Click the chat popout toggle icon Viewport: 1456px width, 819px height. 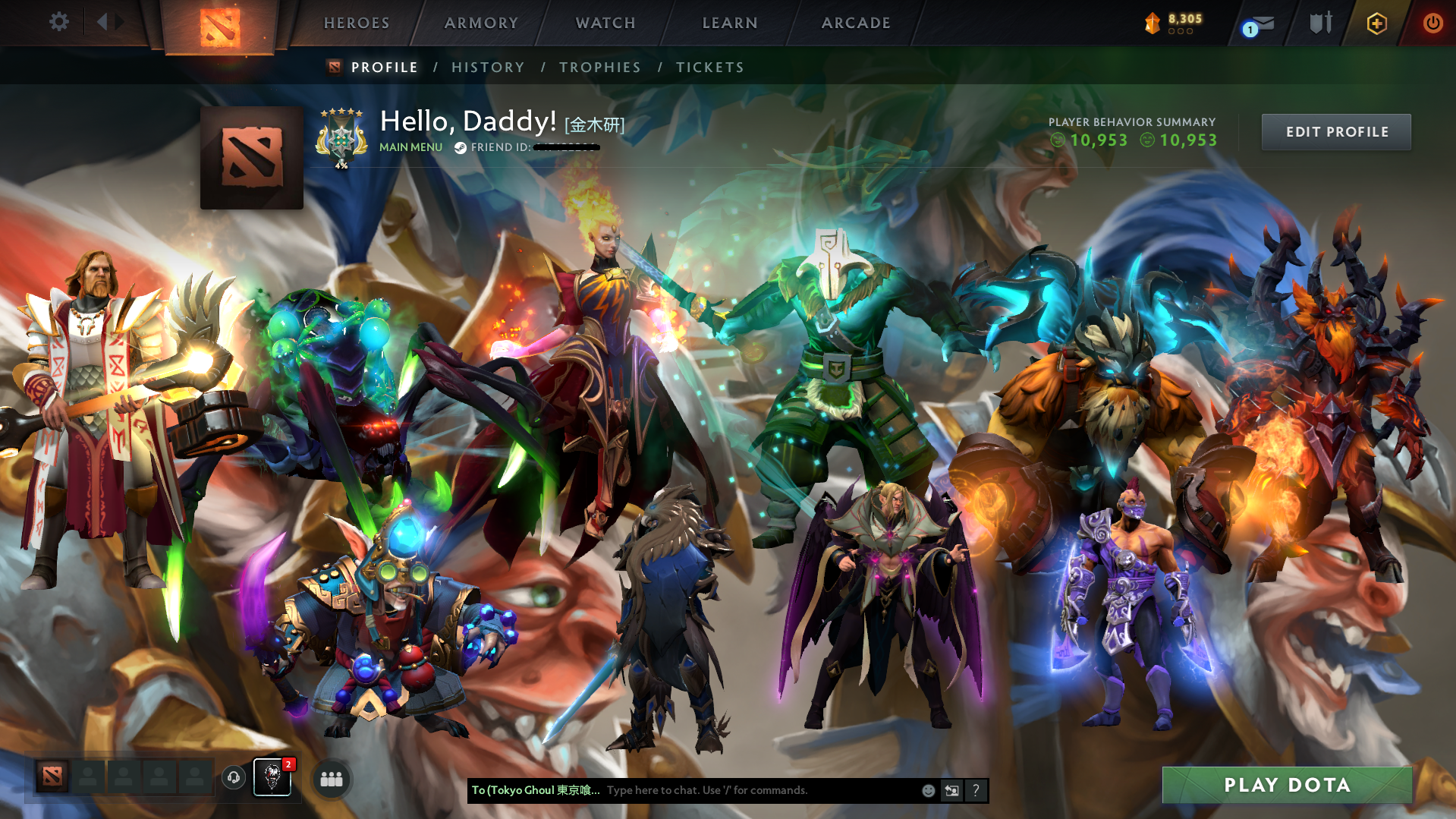click(952, 790)
